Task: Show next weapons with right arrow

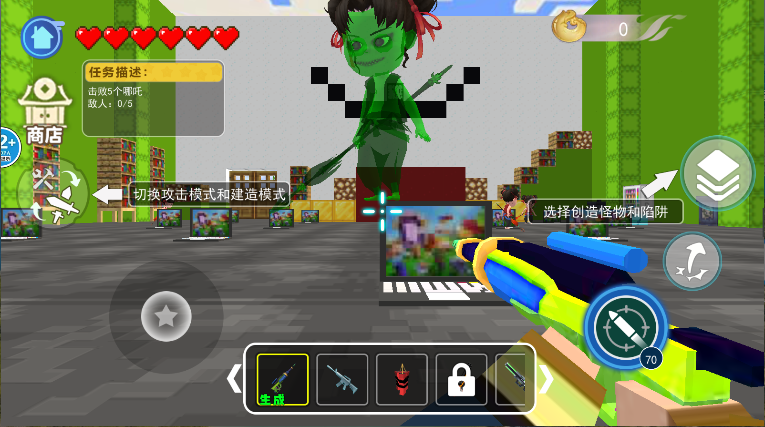Action: coord(546,379)
